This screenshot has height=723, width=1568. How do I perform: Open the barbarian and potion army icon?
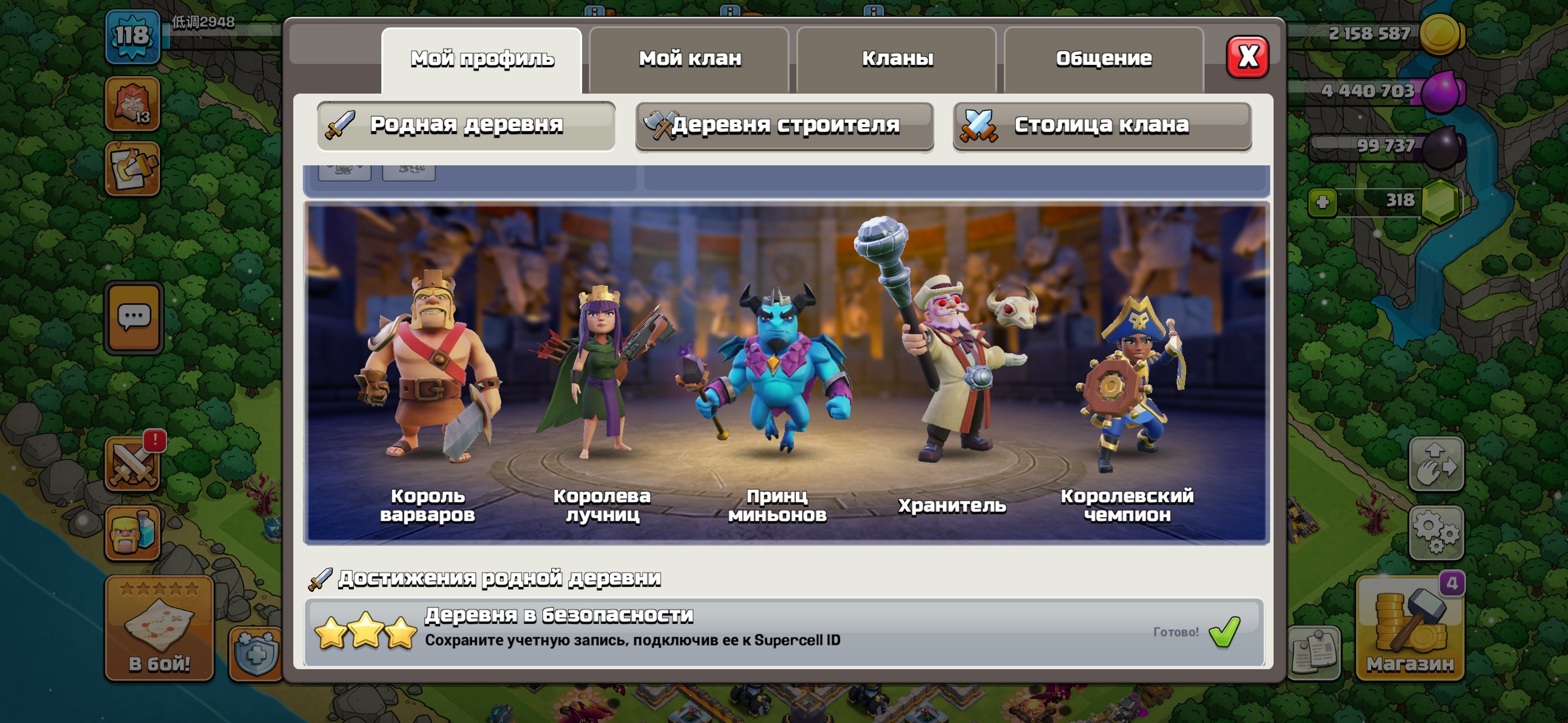(x=133, y=532)
